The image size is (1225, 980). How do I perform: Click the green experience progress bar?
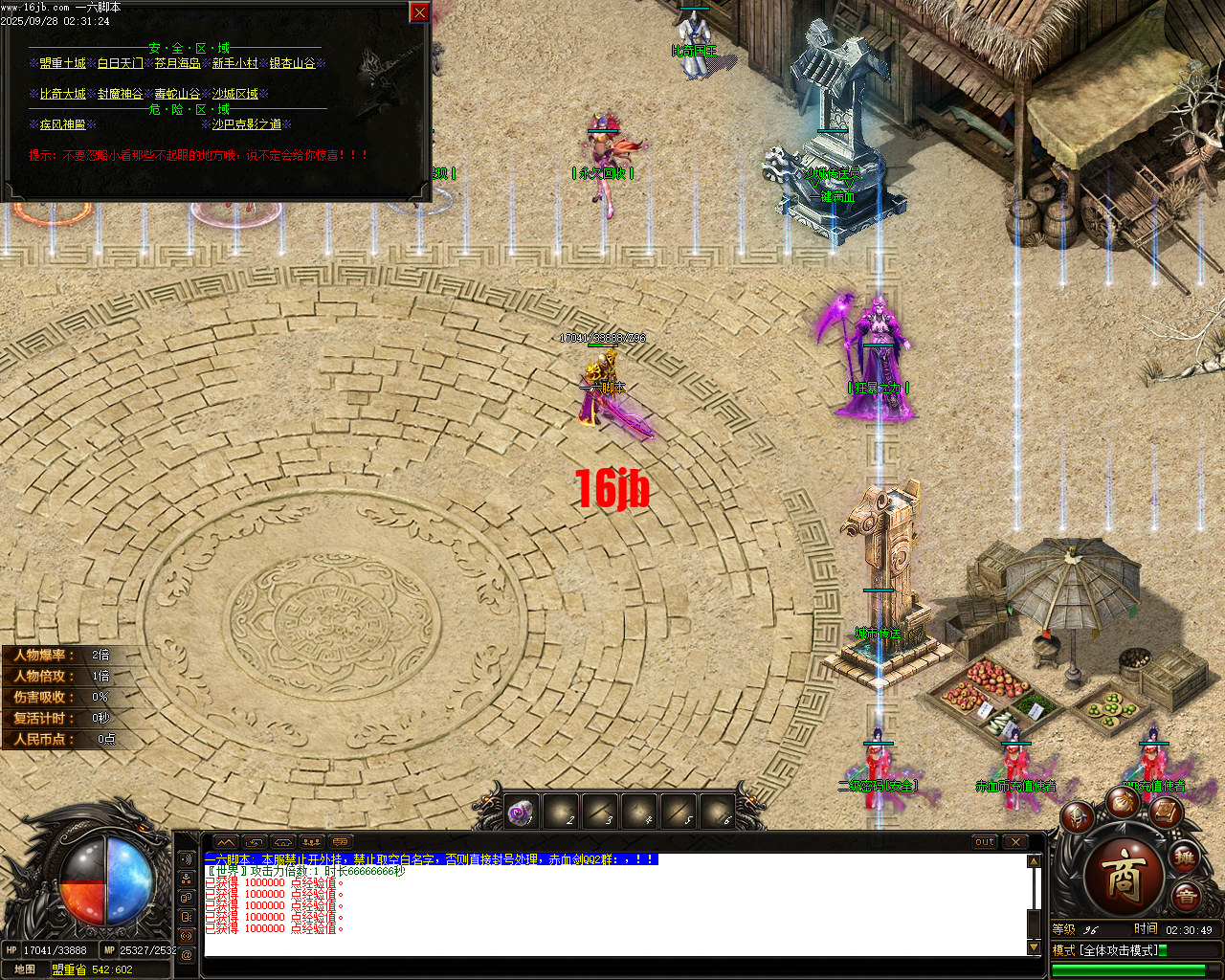coord(1129,969)
